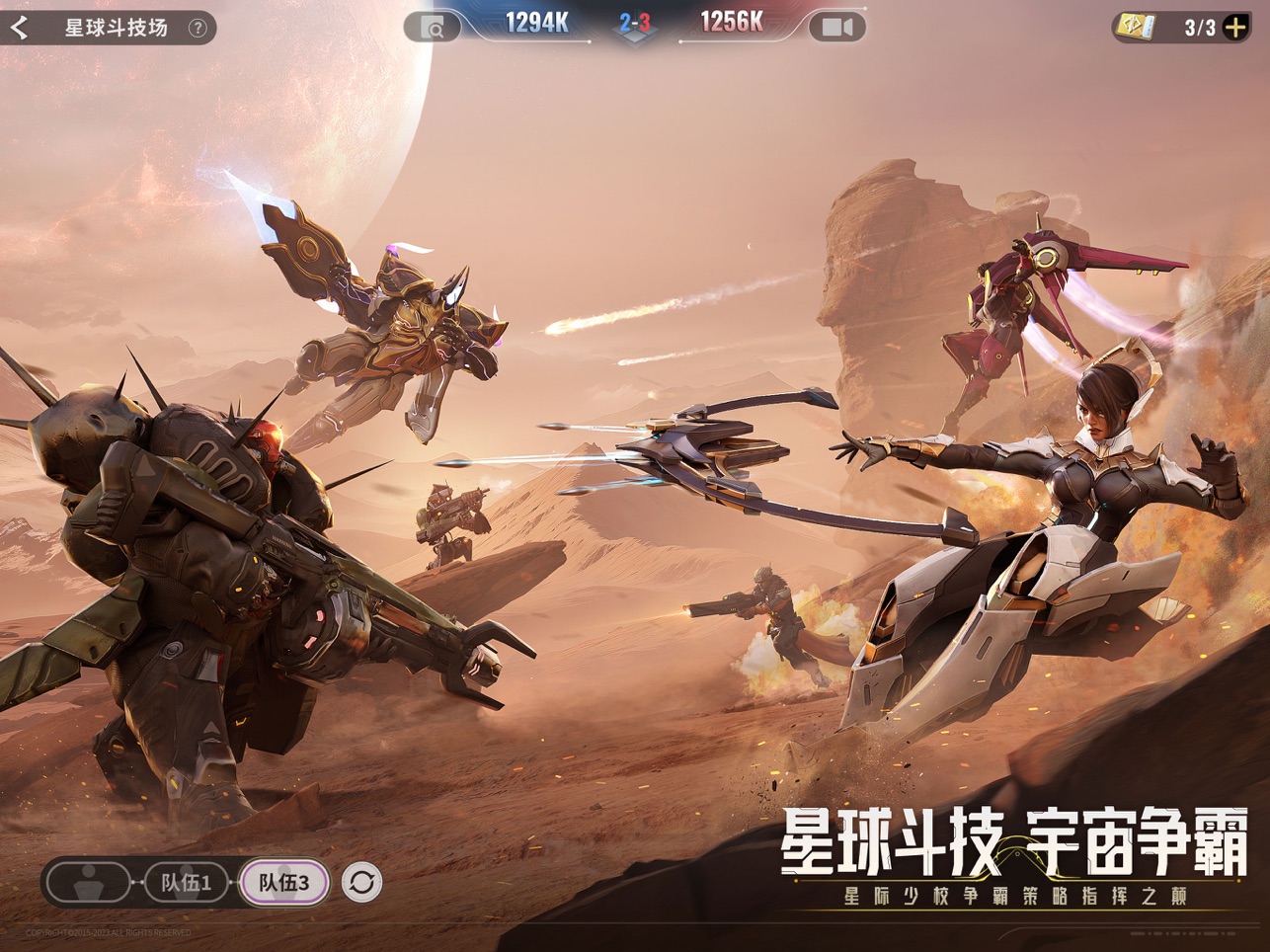The height and width of the screenshot is (952, 1270).
Task: Switch to 队伍1 team slot
Action: (x=187, y=882)
